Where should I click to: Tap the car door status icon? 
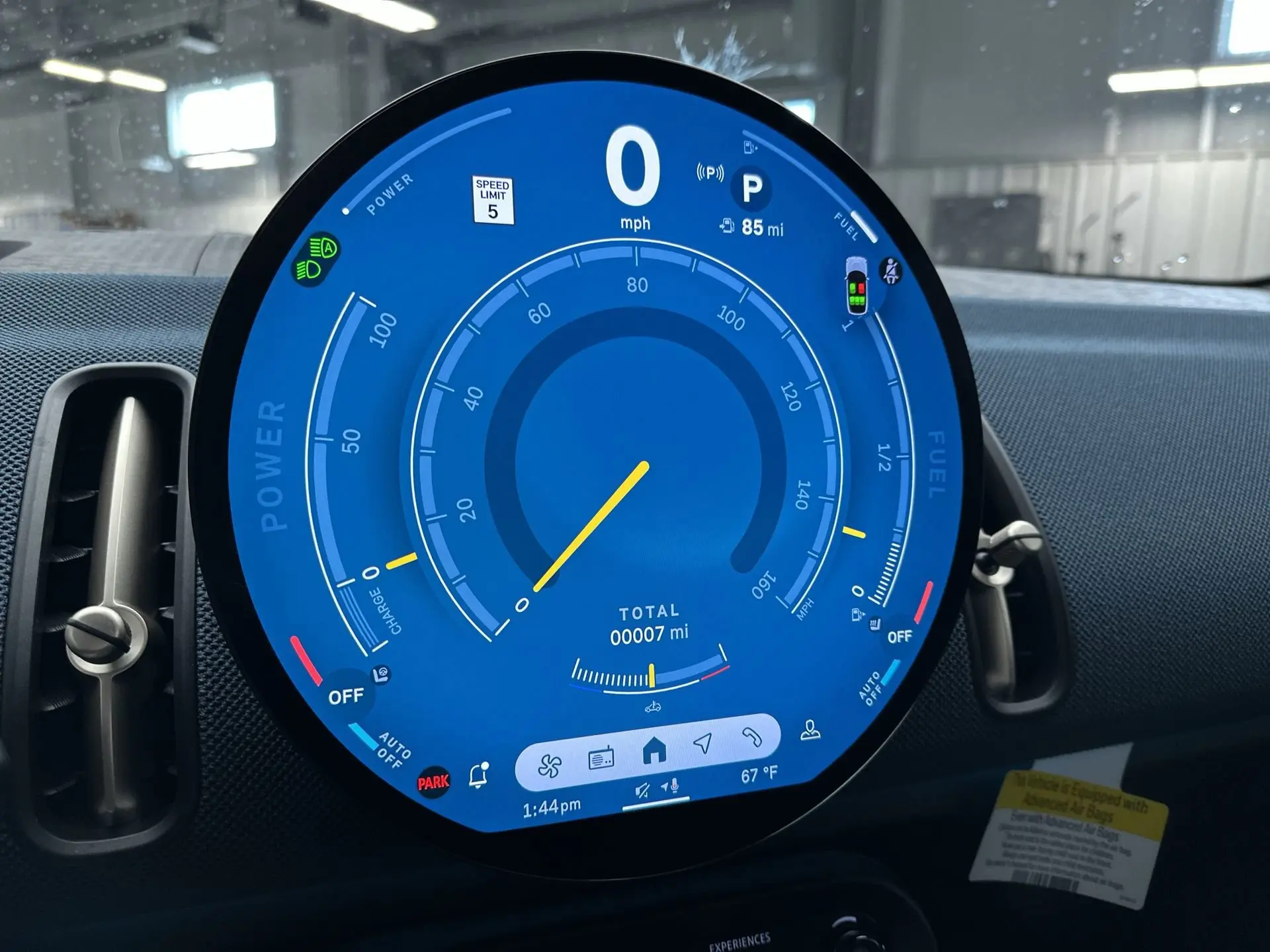(857, 286)
